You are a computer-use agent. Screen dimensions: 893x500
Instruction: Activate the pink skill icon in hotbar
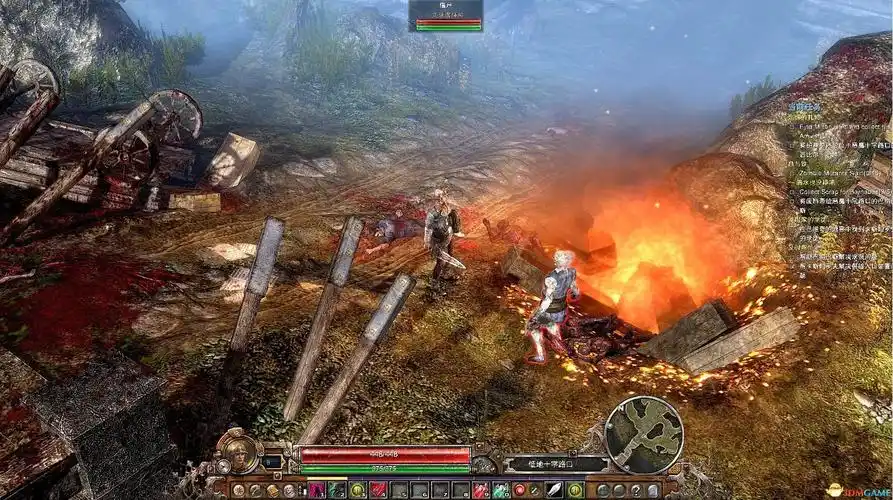[x=317, y=490]
